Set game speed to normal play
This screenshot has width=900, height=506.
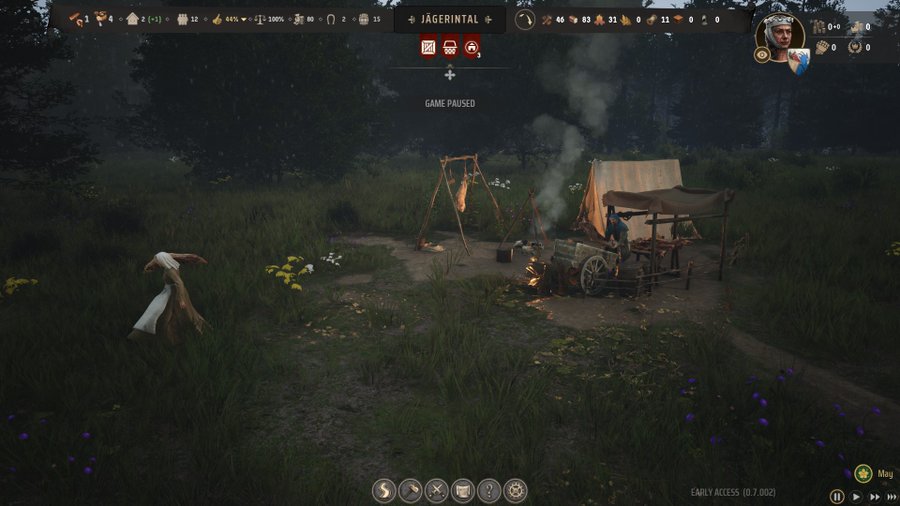[856, 496]
